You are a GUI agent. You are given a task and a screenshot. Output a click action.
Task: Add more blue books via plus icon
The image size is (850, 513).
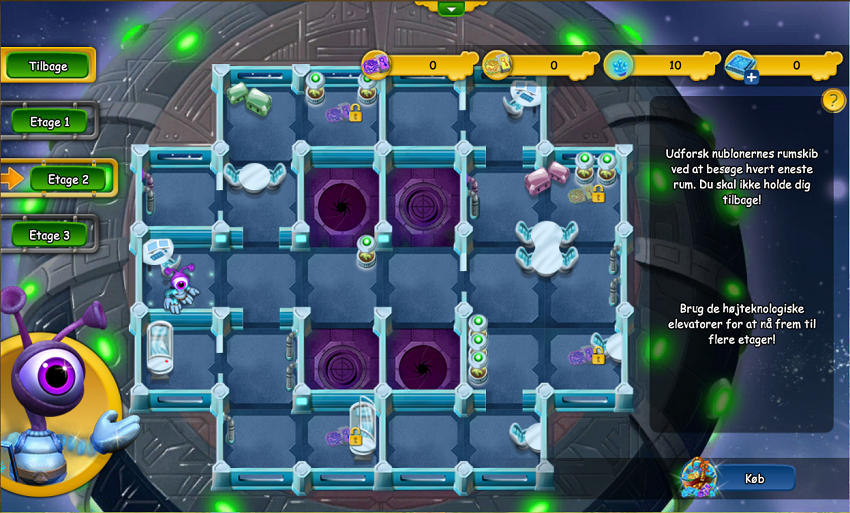coord(751,76)
